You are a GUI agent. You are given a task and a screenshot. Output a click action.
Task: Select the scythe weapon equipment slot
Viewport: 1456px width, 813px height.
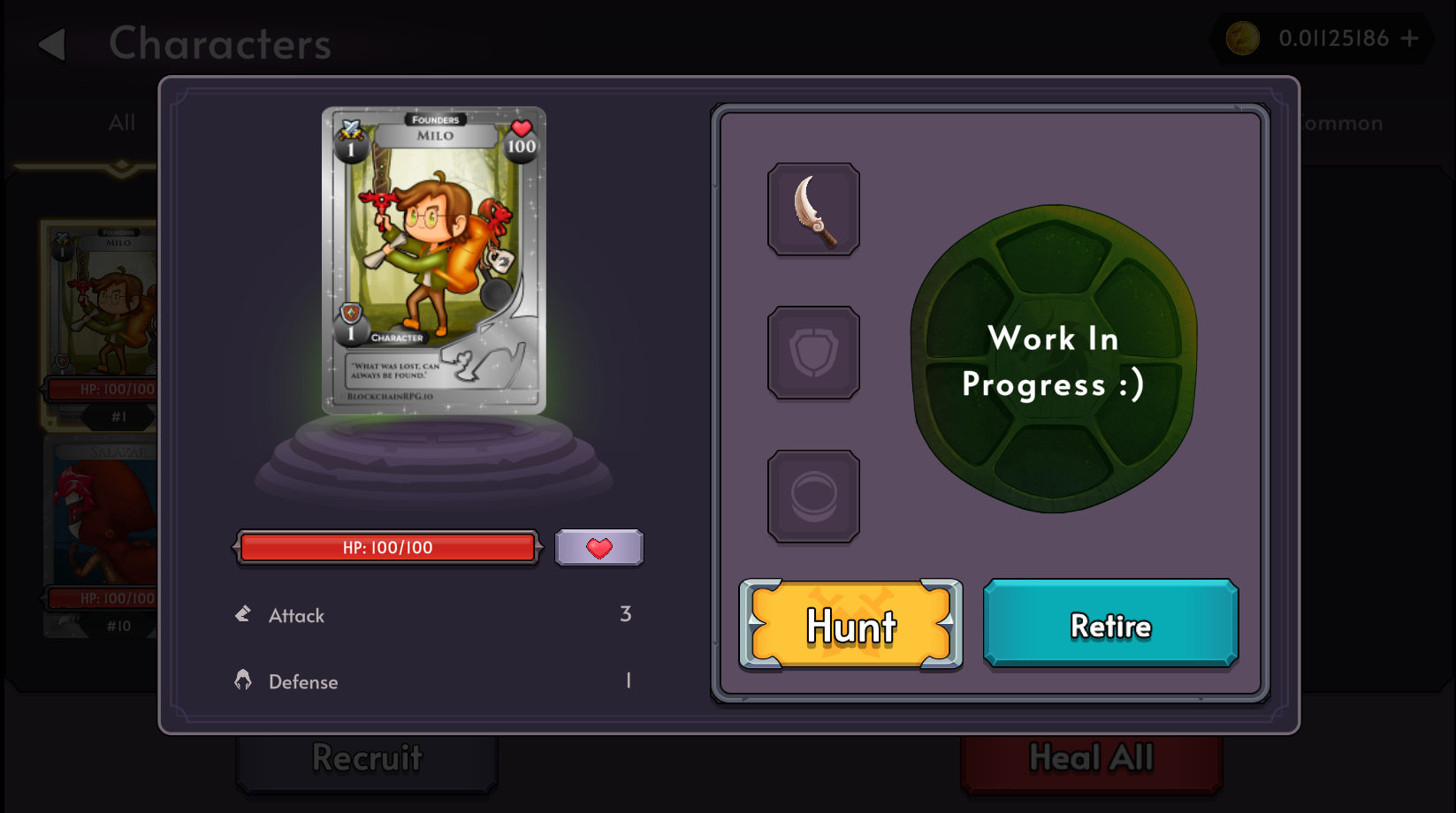[813, 209]
